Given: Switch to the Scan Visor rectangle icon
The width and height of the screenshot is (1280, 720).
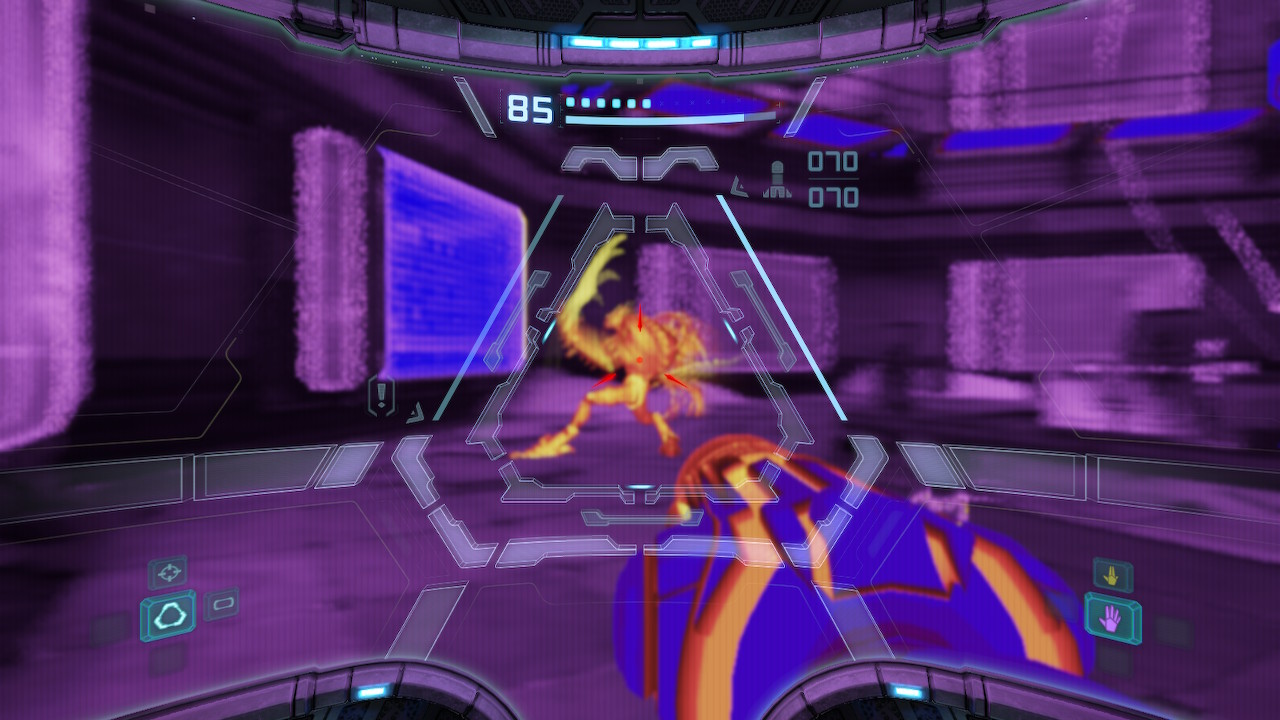Looking at the screenshot, I should [221, 603].
